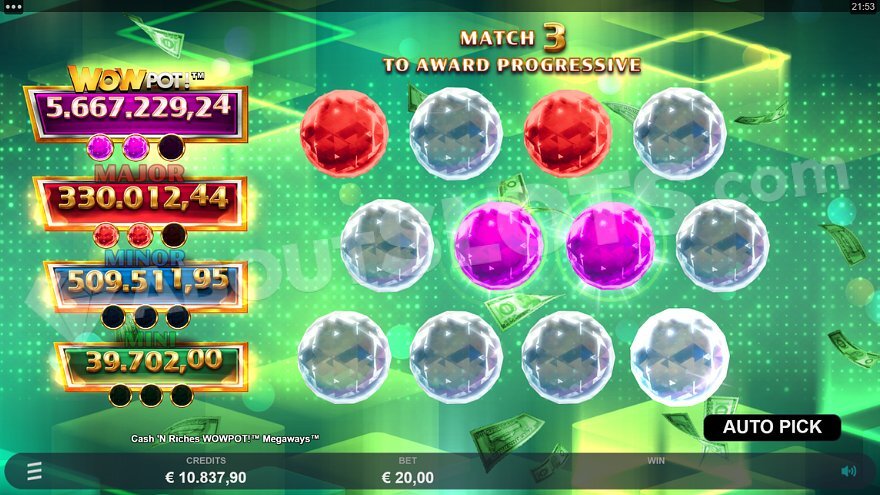Open the hamburger menu in the bottom bar
Screen dimensions: 880x495
pyautogui.click(x=34, y=470)
